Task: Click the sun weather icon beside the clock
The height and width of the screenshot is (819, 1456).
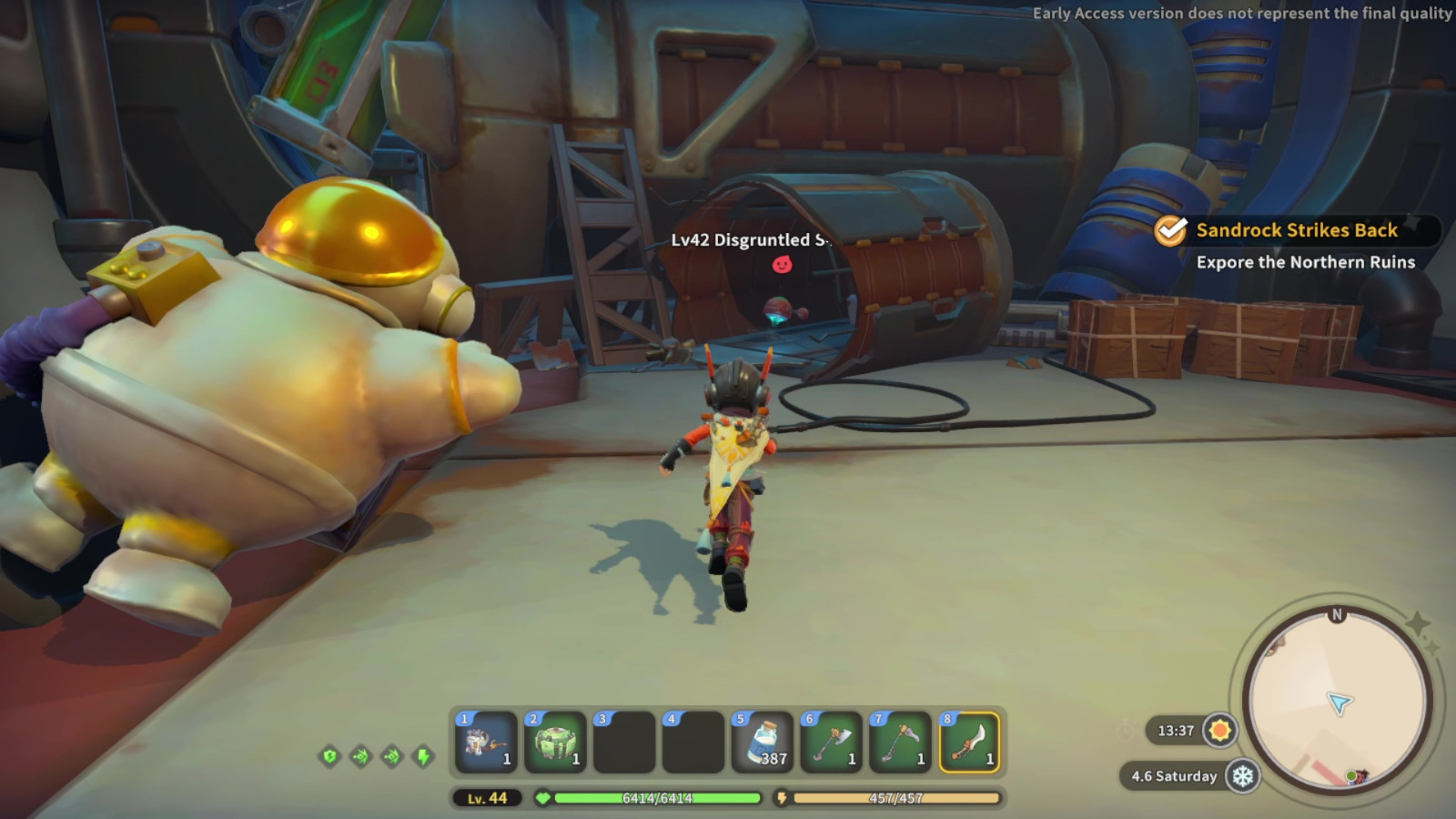Action: [x=1219, y=731]
